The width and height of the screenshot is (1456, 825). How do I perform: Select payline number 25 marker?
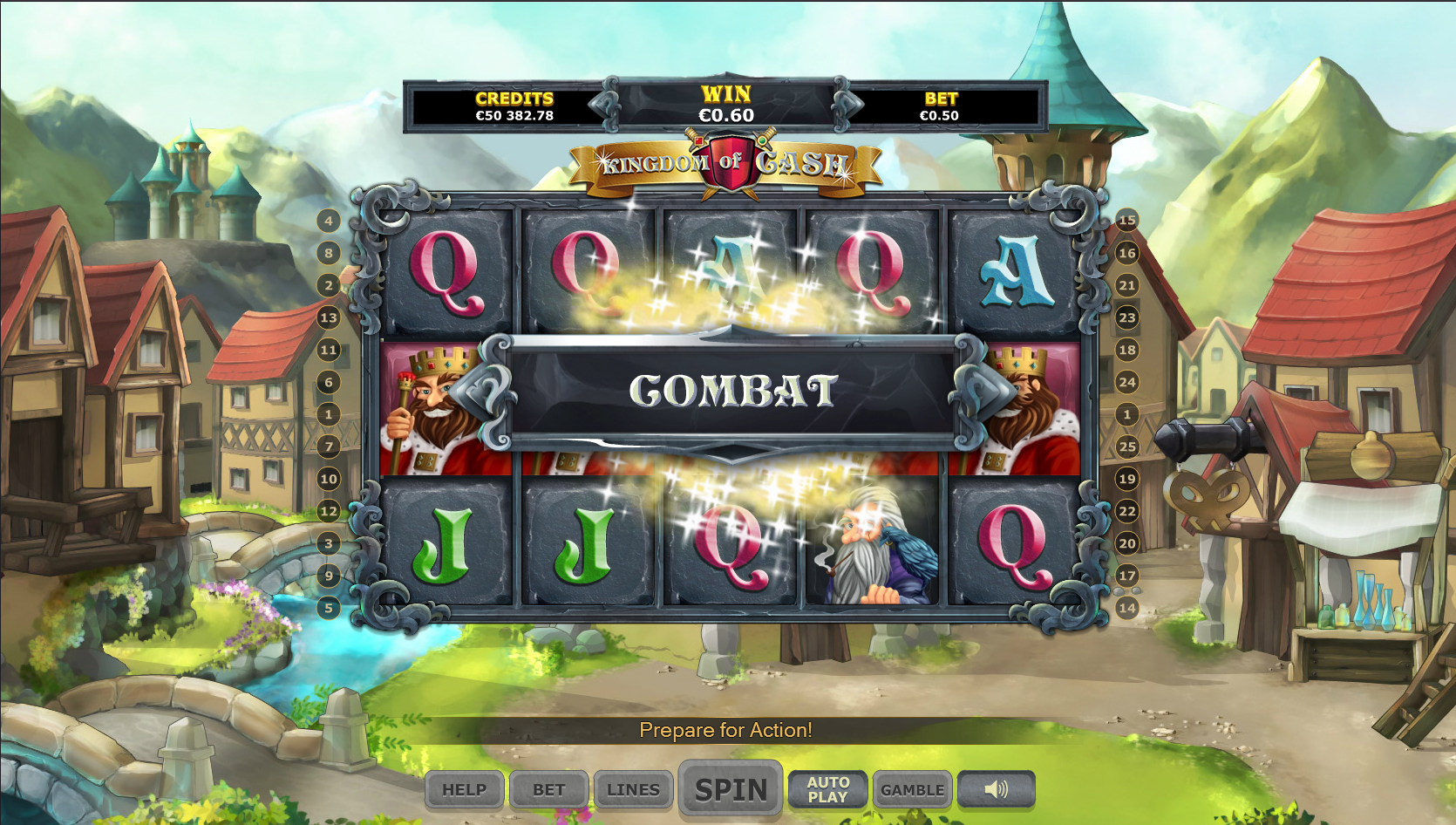(1127, 447)
